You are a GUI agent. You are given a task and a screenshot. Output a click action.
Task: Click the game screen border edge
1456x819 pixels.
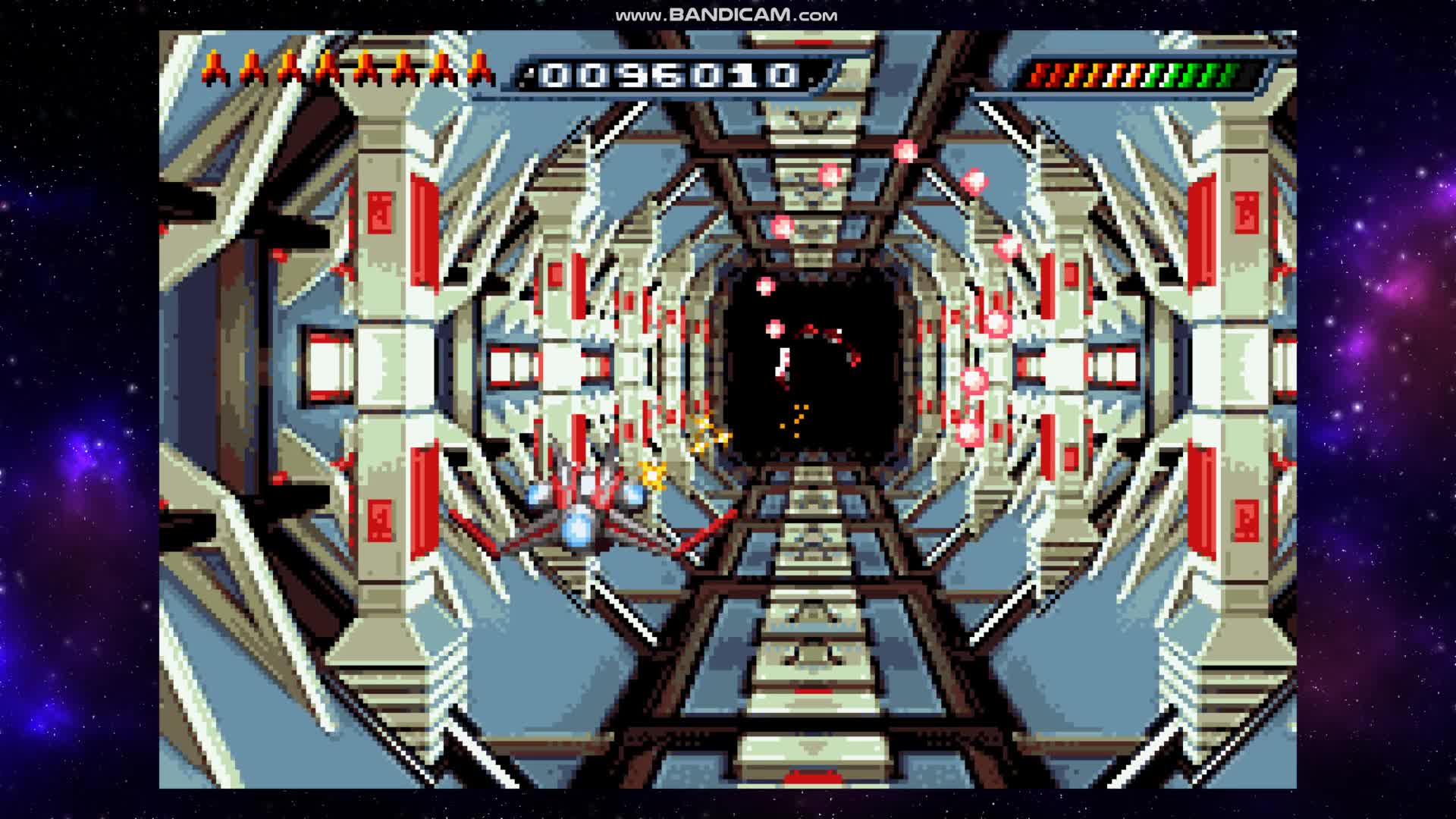click(x=163, y=409)
